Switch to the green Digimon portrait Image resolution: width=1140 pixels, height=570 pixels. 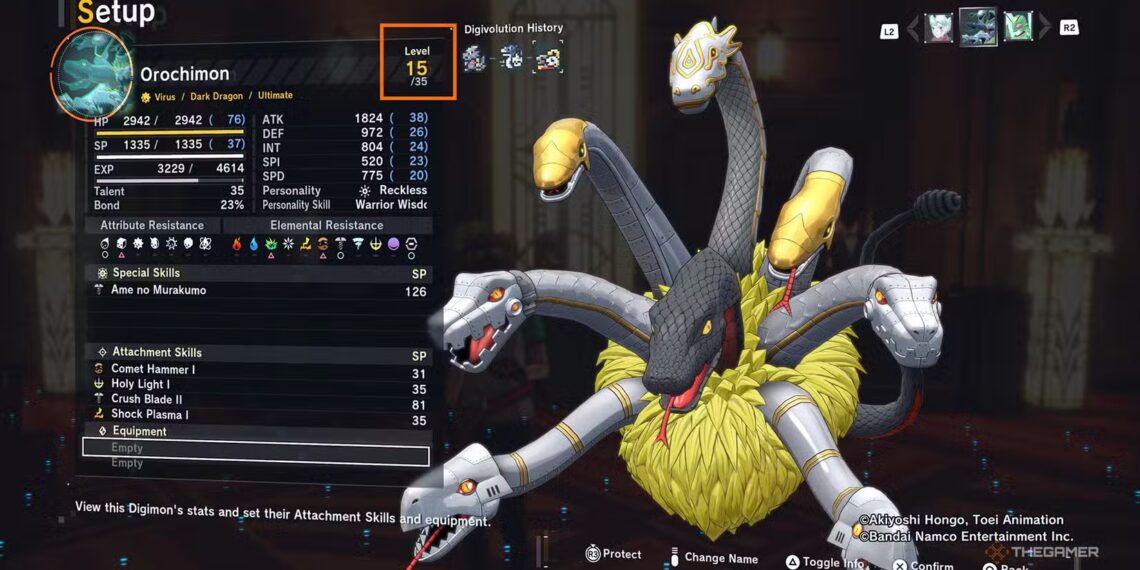point(1017,27)
